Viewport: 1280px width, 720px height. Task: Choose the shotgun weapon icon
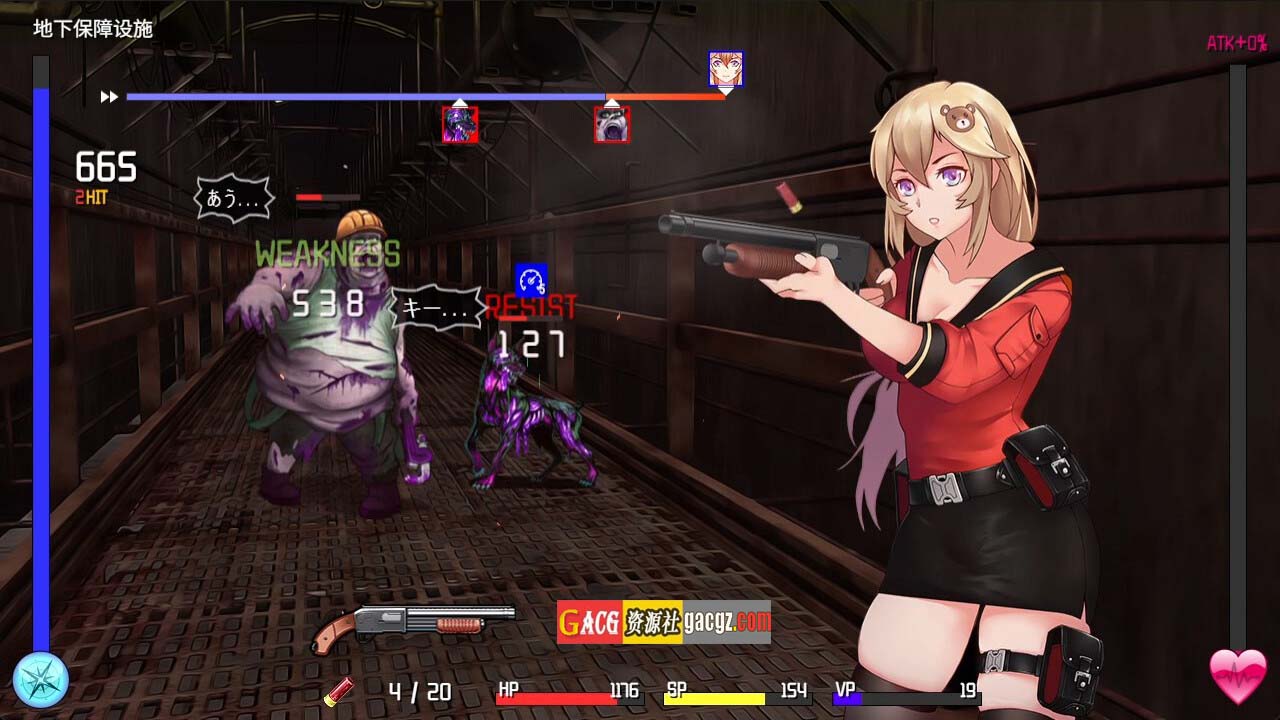(398, 625)
